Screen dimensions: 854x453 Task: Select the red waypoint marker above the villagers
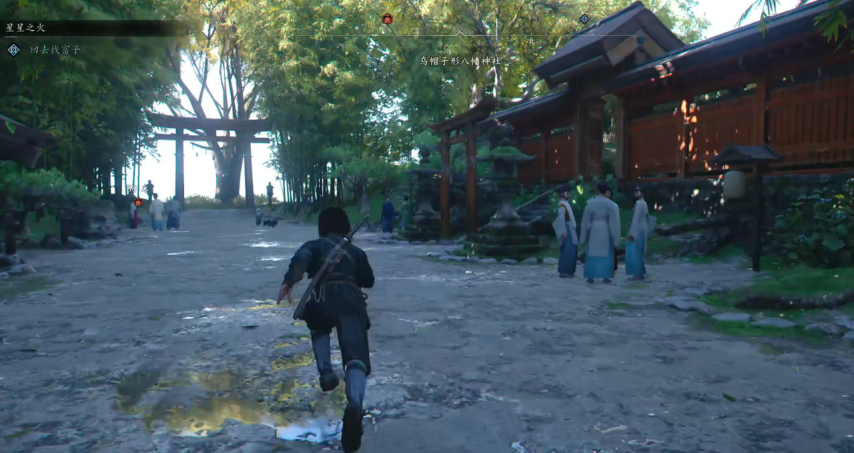coord(138,202)
